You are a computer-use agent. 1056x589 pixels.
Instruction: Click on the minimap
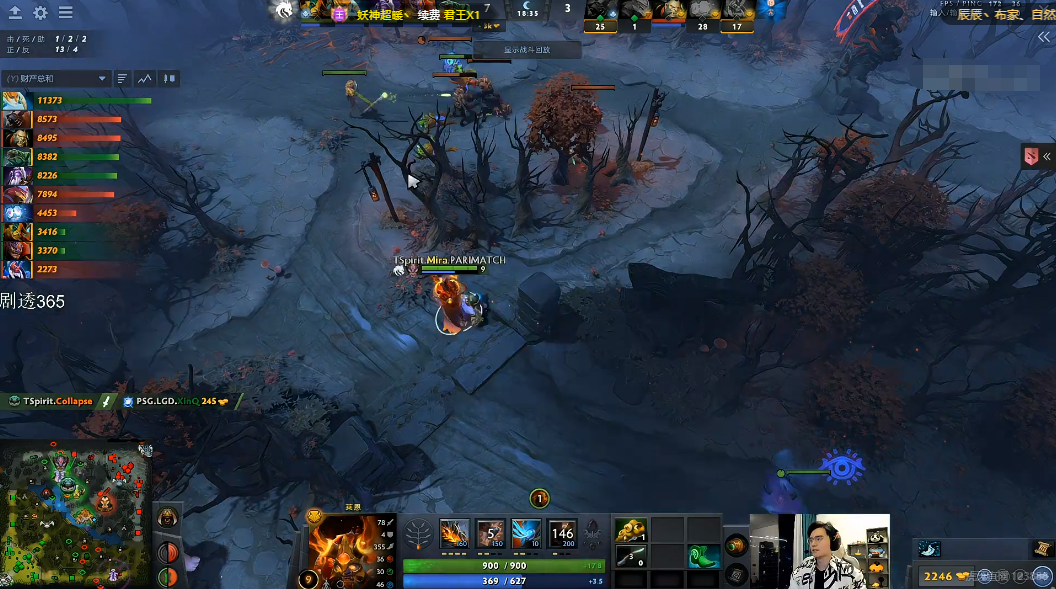coord(76,514)
